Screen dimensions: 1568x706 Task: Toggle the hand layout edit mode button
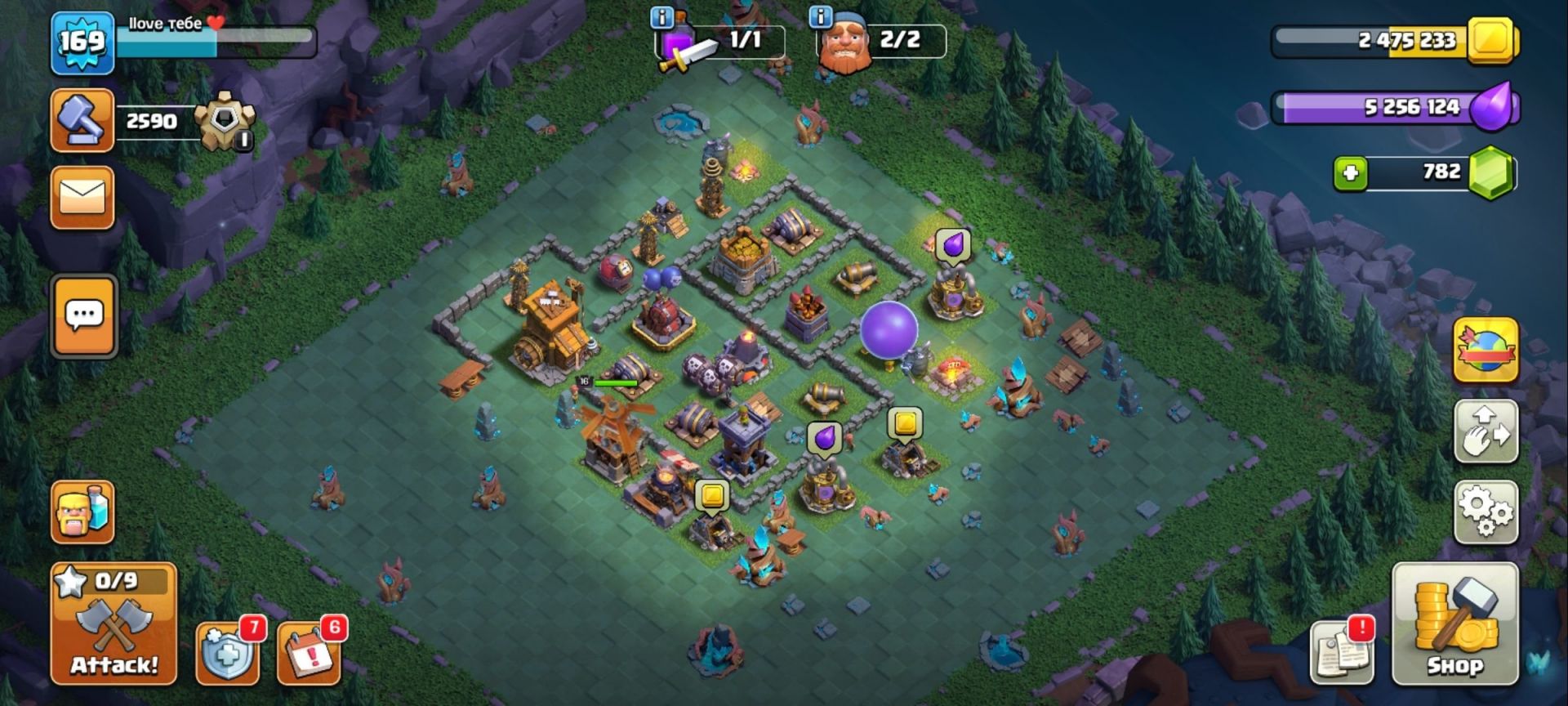[1486, 431]
